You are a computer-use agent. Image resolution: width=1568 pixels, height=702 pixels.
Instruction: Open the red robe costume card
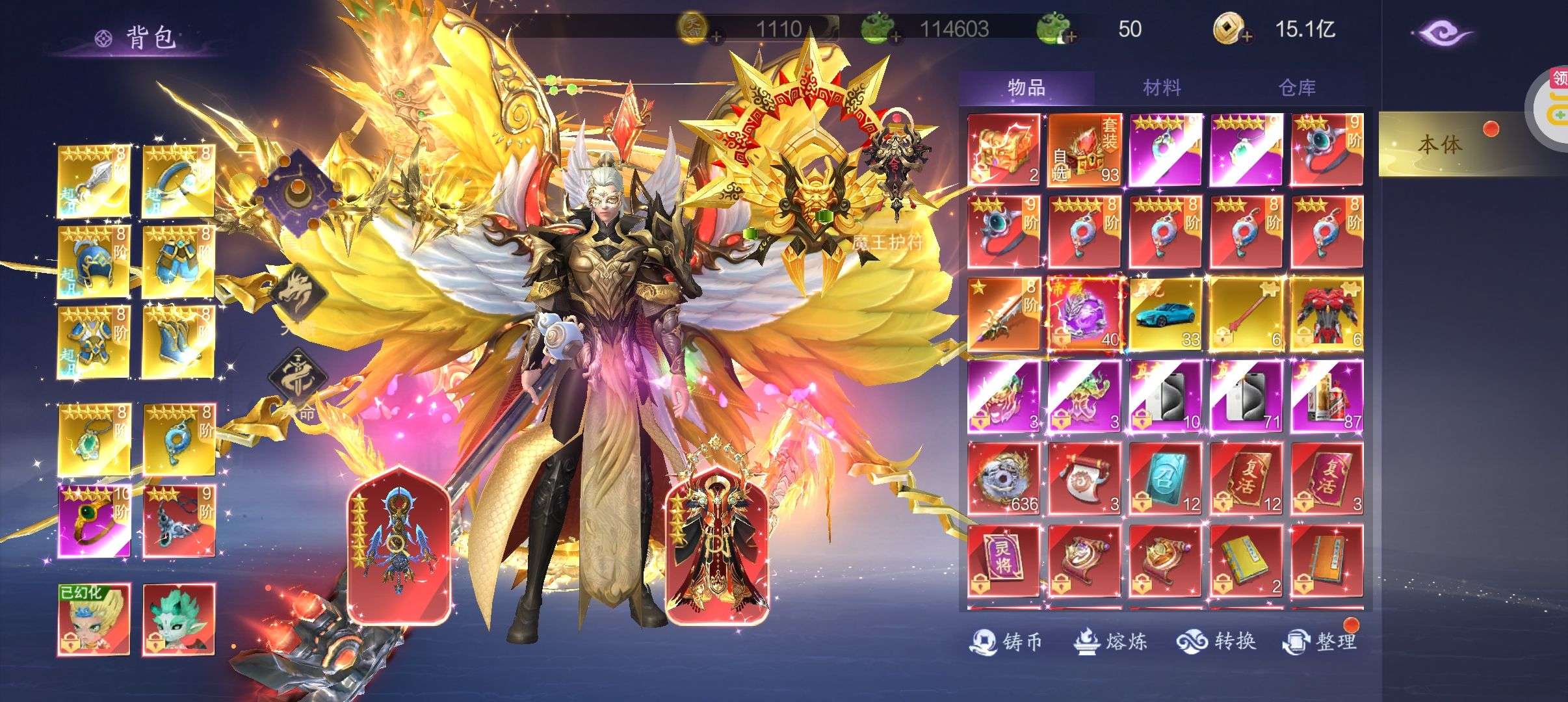[718, 546]
